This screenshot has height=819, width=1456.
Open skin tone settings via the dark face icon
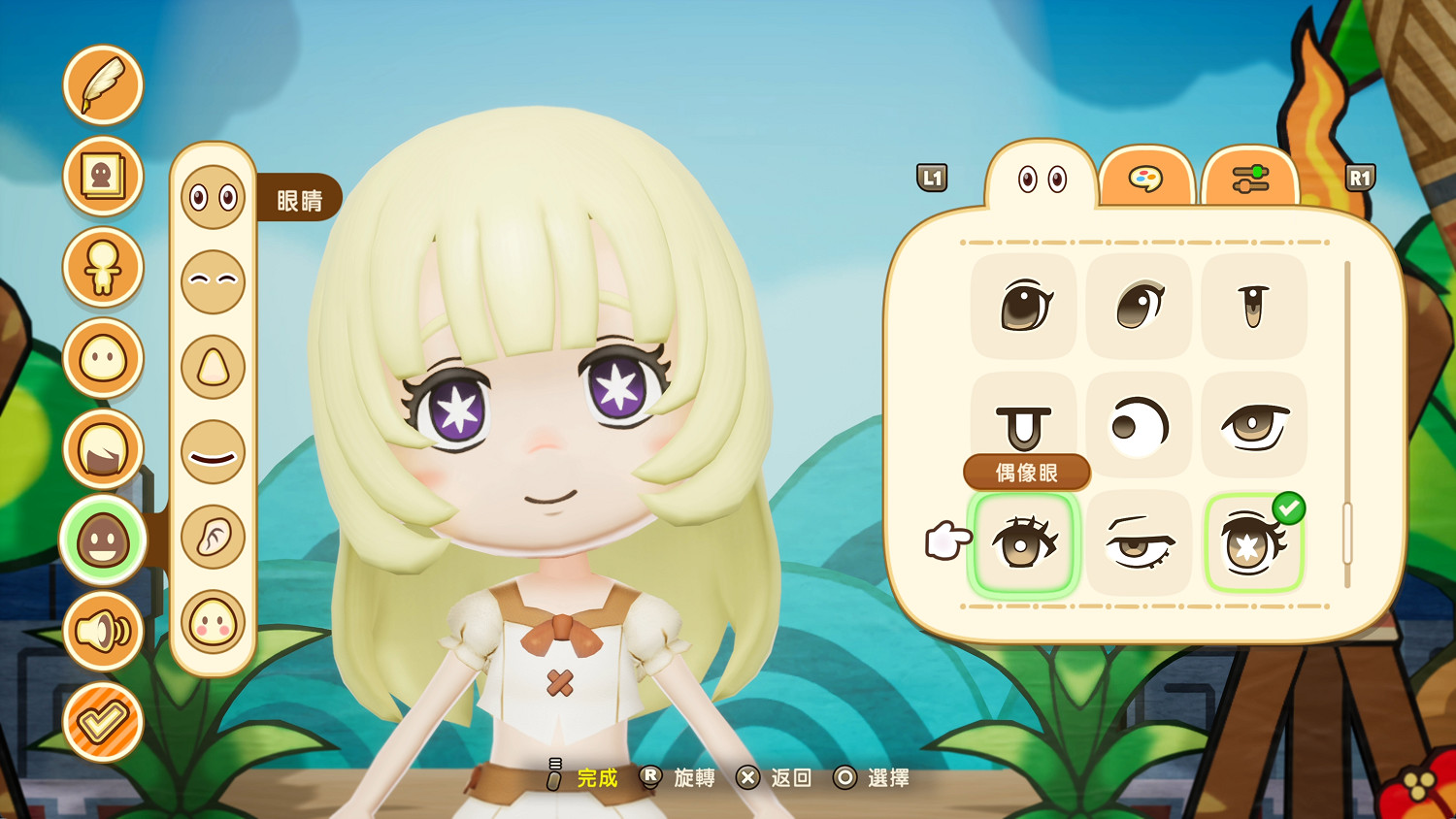coord(103,541)
